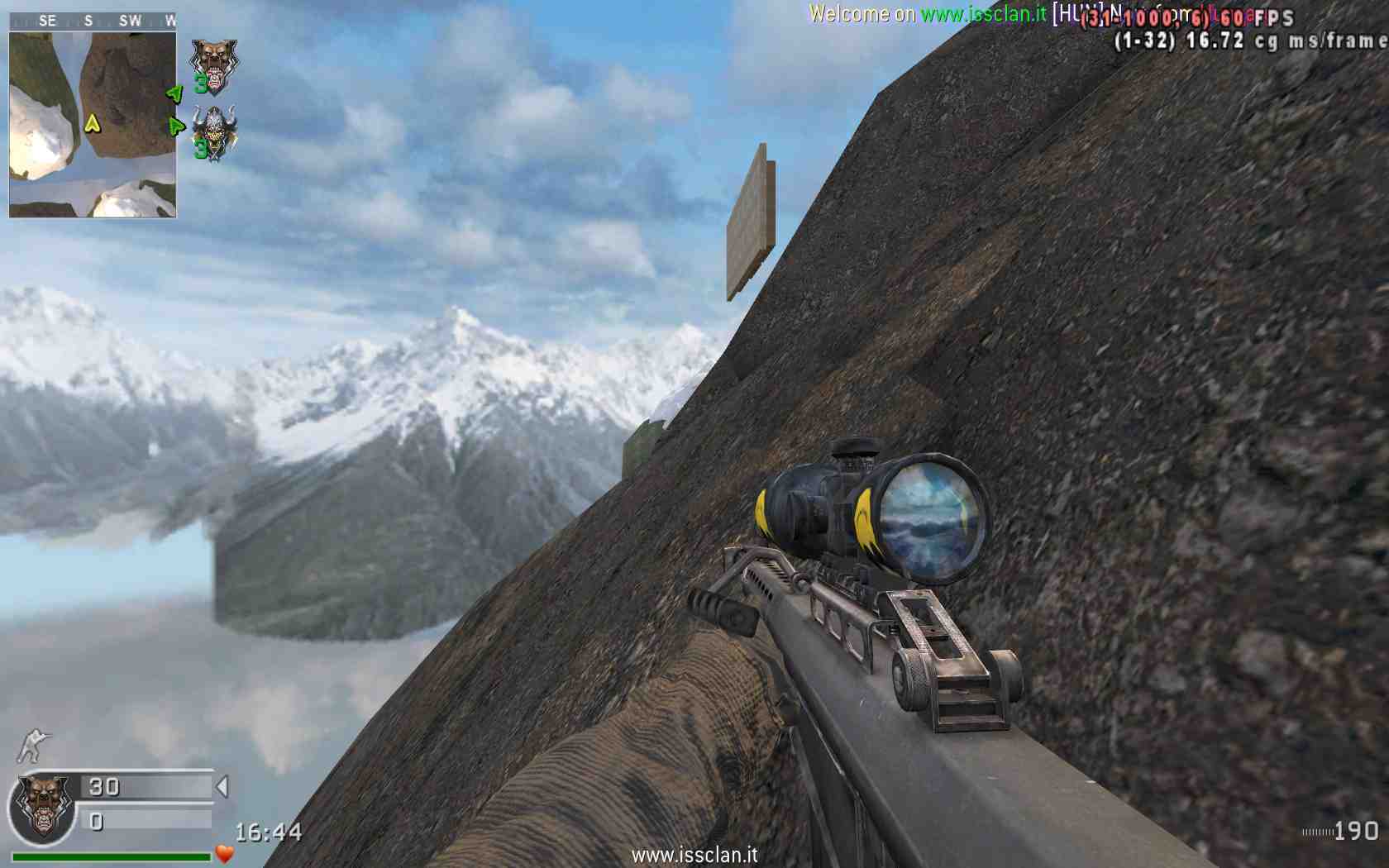Select the bear emblem beside the minimap

[213, 66]
